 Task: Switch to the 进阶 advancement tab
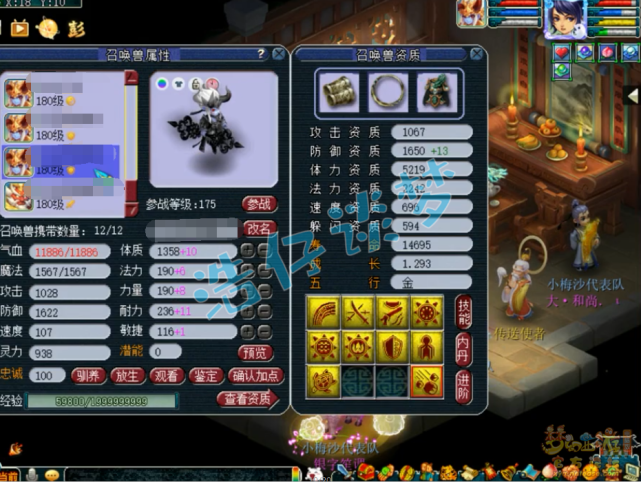pyautogui.click(x=463, y=383)
